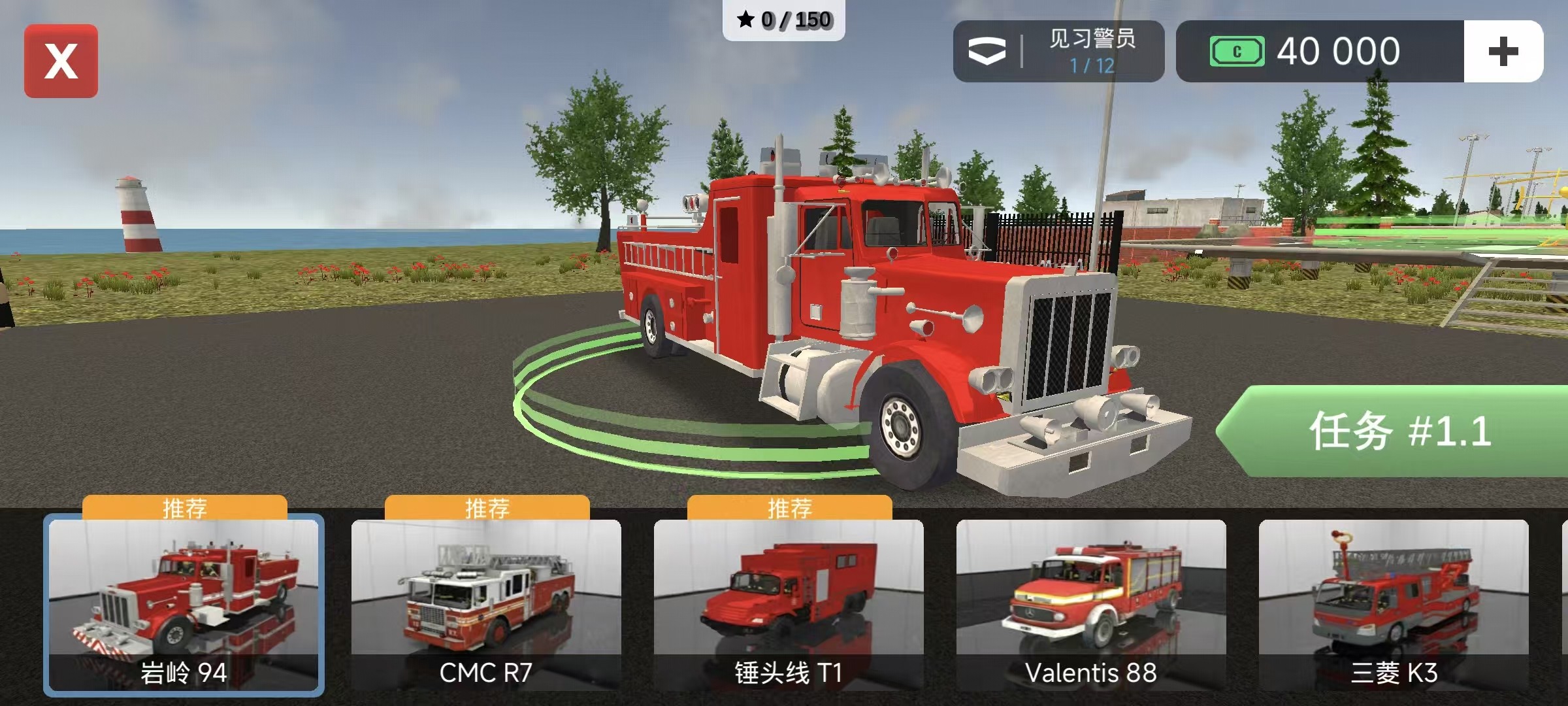The image size is (1568, 706).
Task: Add more cash with the plus button
Action: 1503,52
